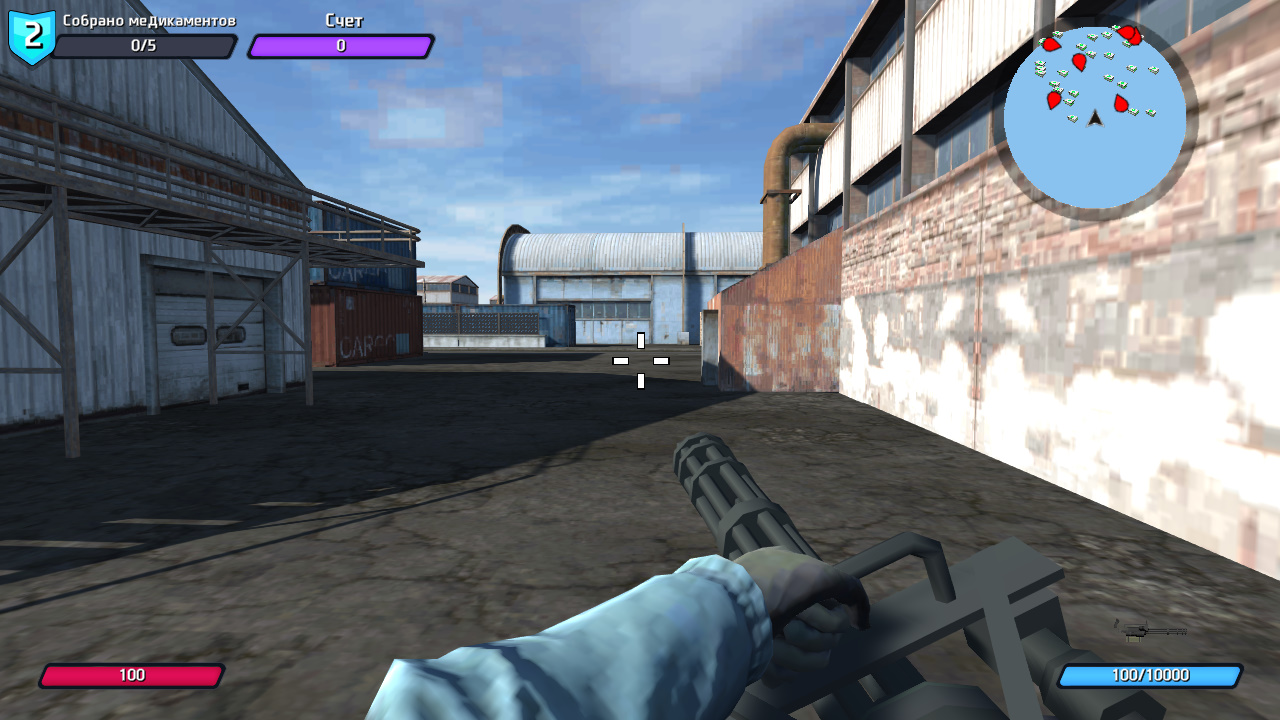Screen dimensions: 1280x720
Task: Click the player arrow in the minimap center
Action: coord(1096,121)
